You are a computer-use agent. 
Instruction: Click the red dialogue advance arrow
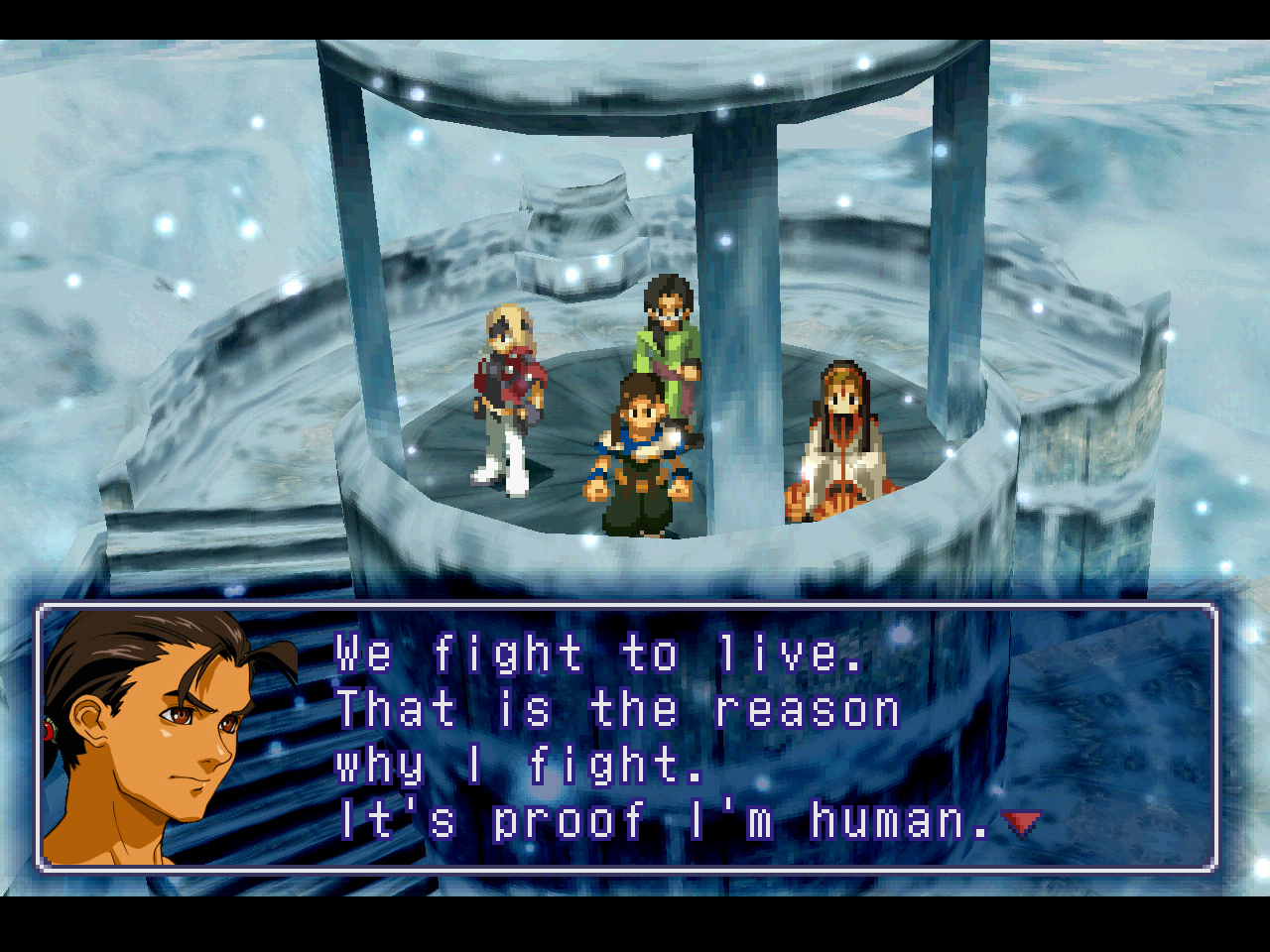click(1021, 822)
